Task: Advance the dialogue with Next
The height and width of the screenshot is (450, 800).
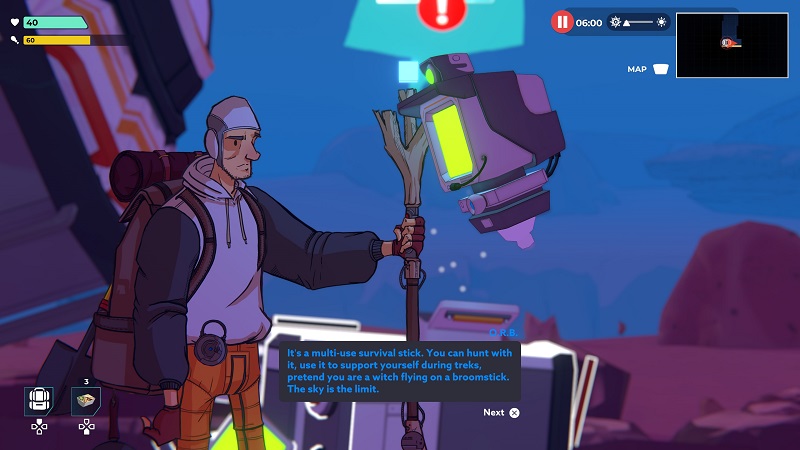Action: [501, 412]
